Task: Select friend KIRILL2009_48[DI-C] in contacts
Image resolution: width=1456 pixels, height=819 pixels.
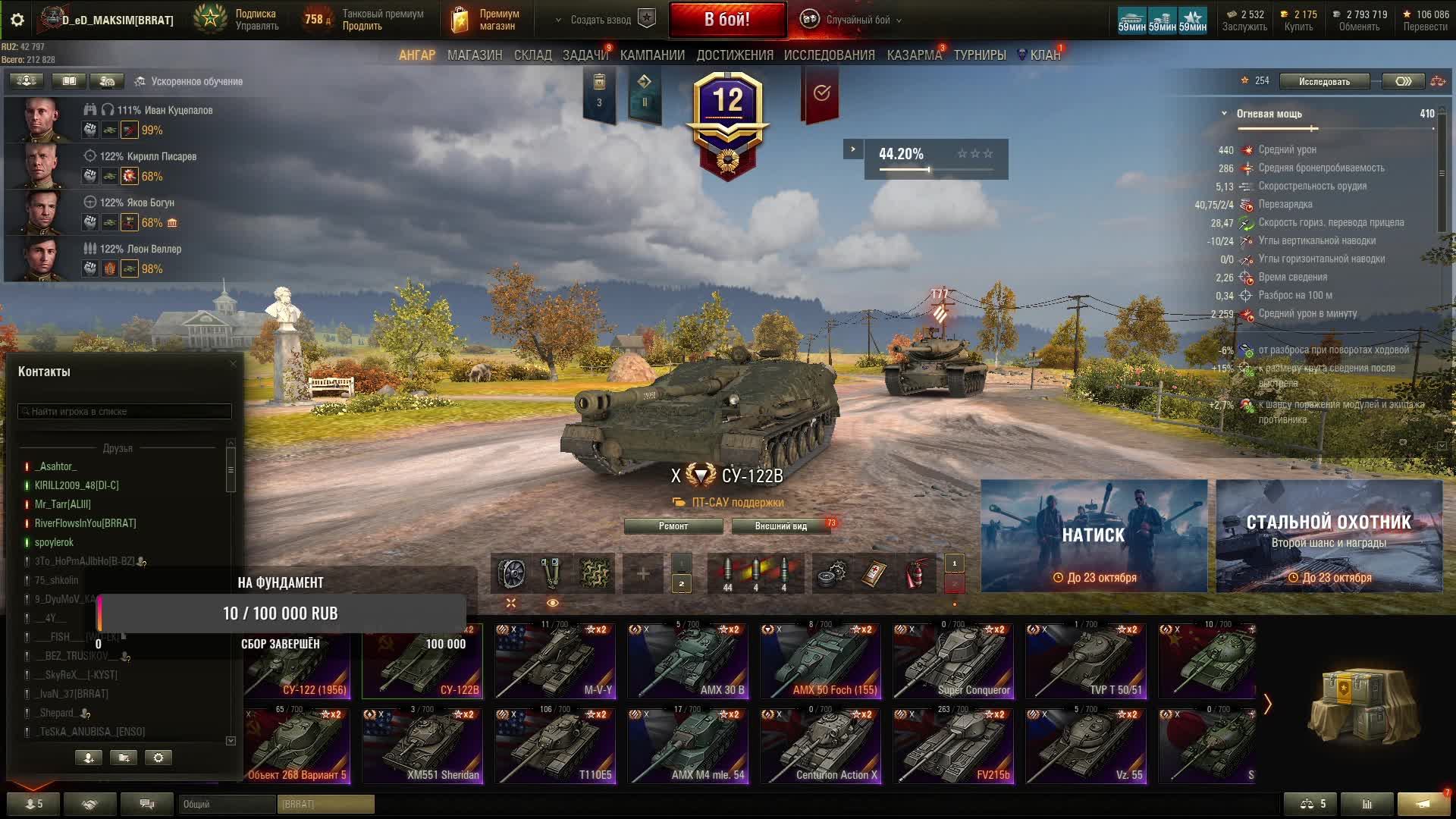Action: point(77,485)
